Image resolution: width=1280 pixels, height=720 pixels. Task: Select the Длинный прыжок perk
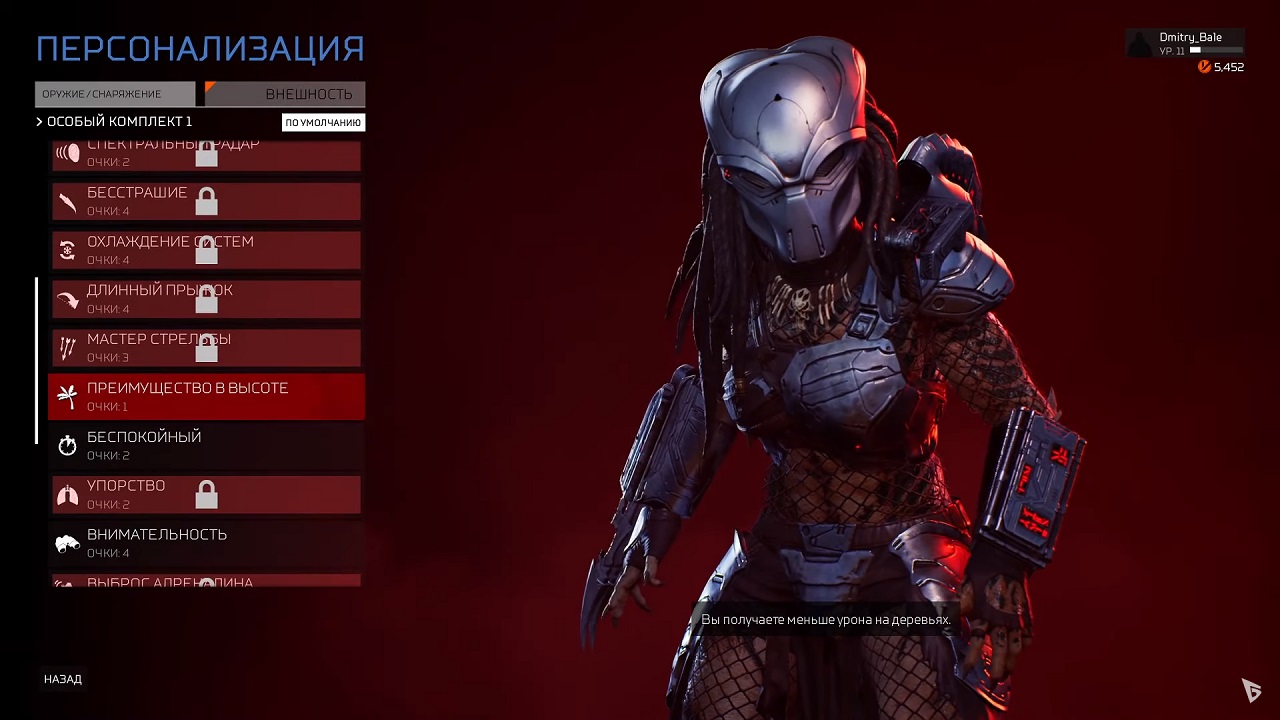coord(206,299)
